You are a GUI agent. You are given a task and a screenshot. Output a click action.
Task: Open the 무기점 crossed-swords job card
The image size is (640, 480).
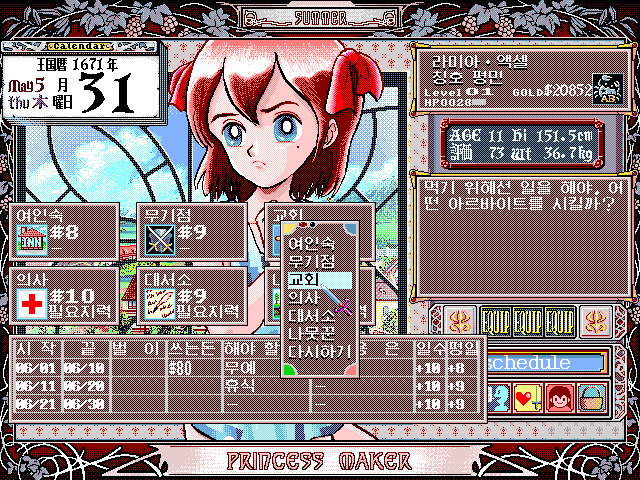pos(190,231)
